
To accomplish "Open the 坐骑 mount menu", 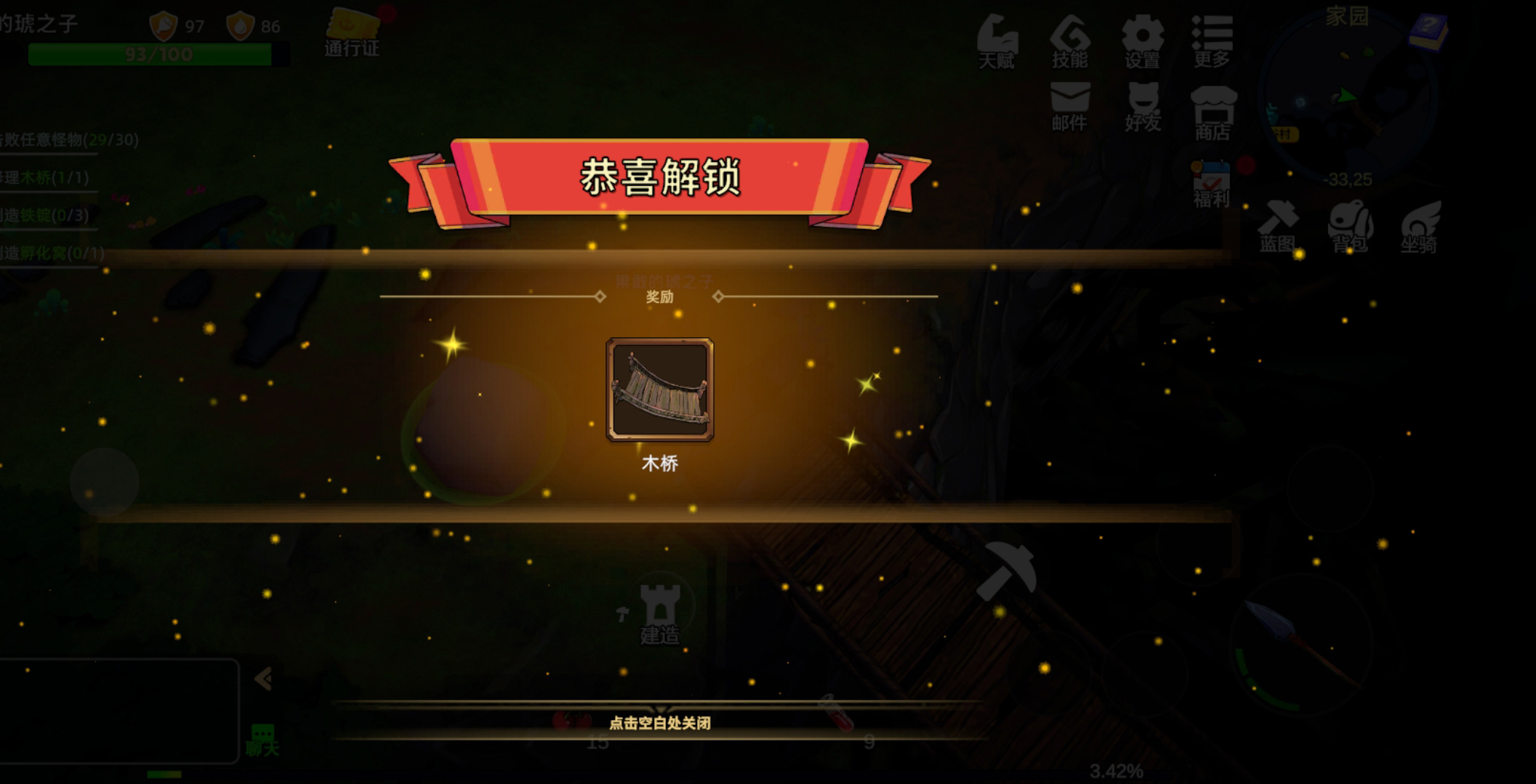I will (1420, 227).
